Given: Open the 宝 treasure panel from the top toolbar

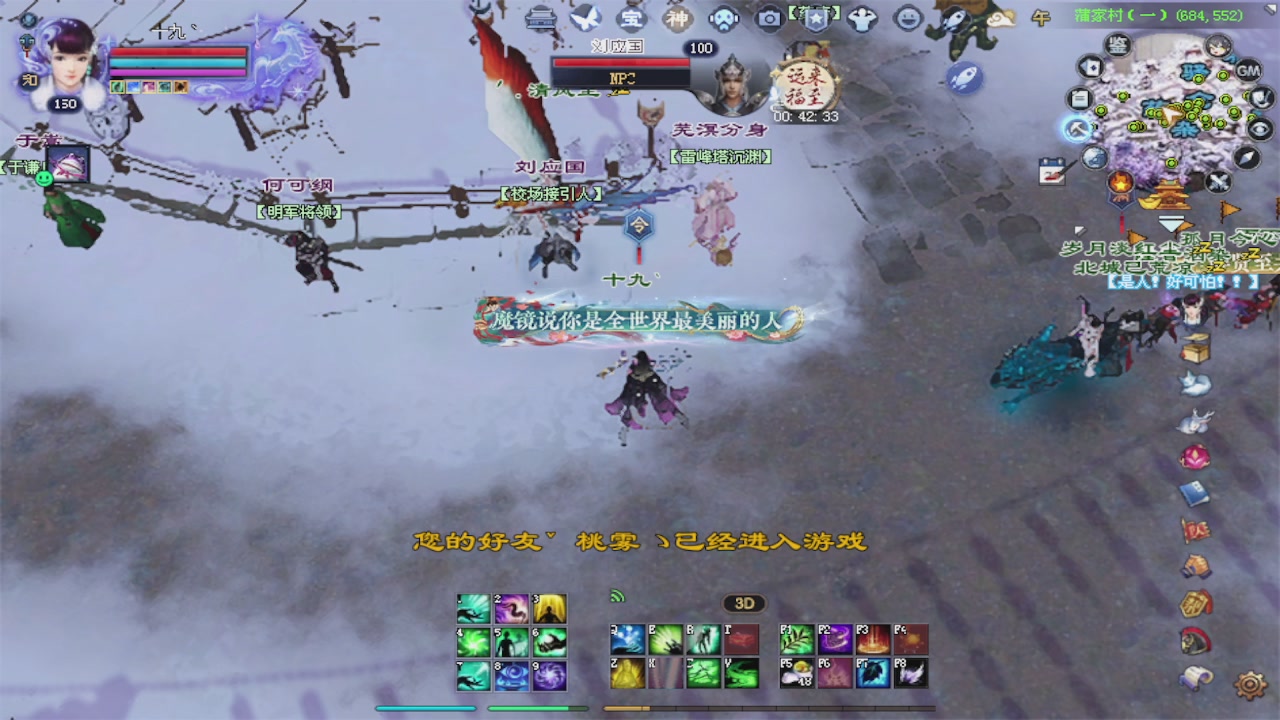Looking at the screenshot, I should [632, 19].
